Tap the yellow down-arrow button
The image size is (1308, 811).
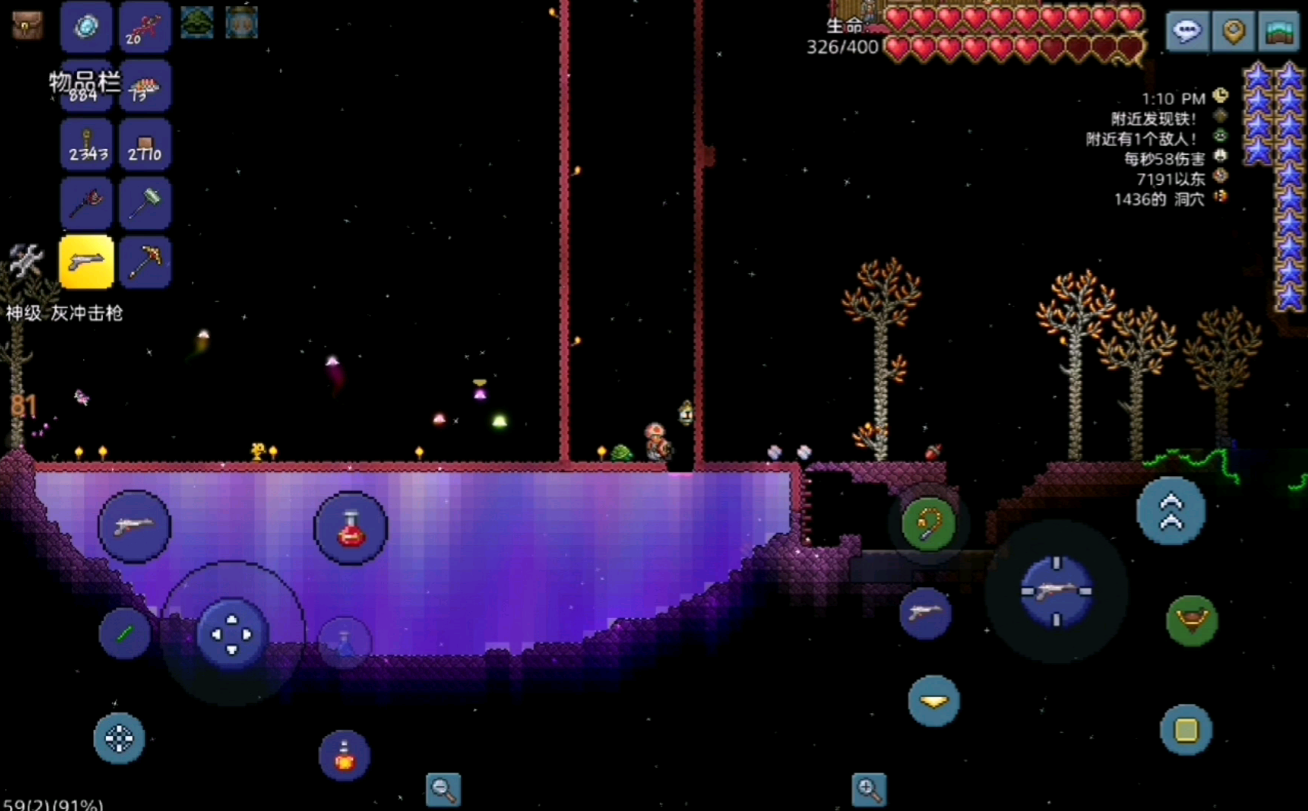pyautogui.click(x=934, y=701)
